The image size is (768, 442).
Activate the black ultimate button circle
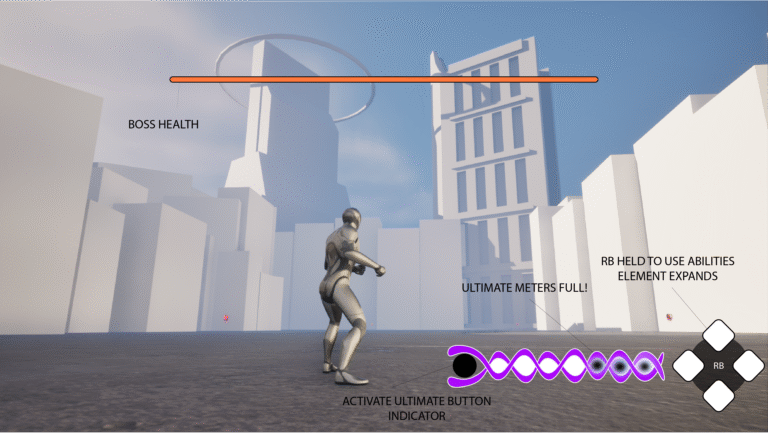click(x=464, y=367)
